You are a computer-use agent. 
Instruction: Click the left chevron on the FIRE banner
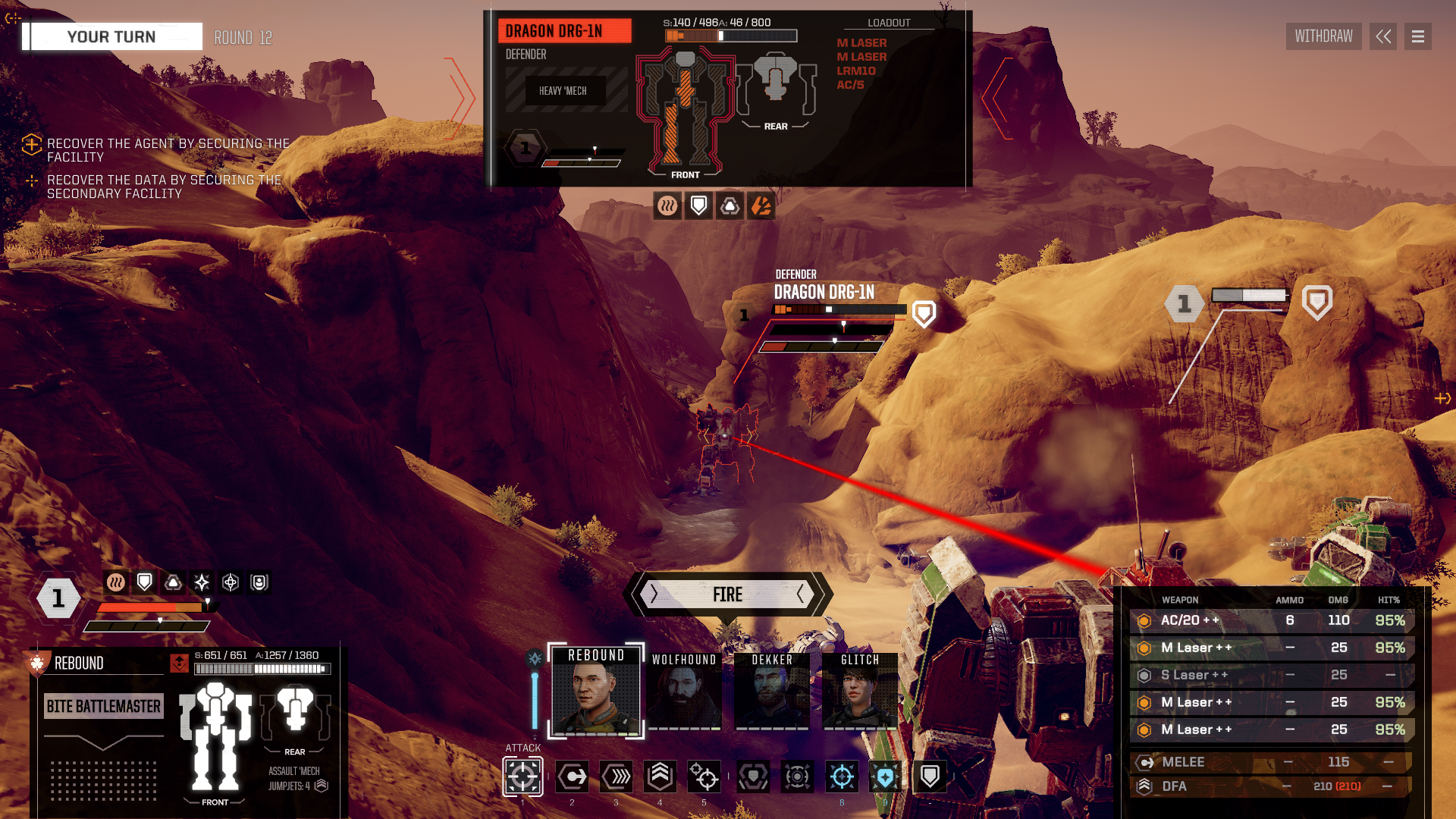tap(652, 595)
